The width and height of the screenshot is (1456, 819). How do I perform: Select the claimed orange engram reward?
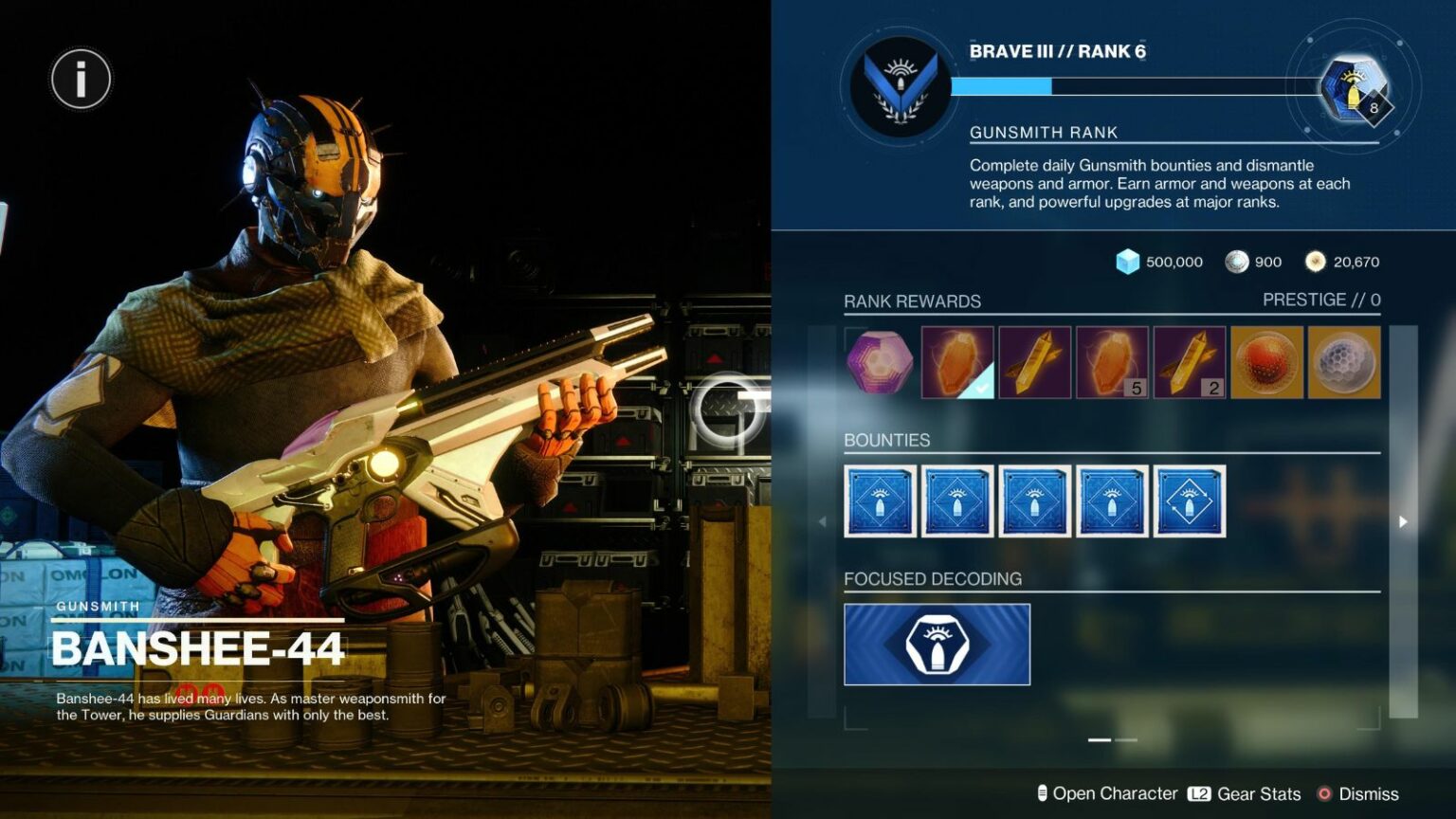(956, 363)
